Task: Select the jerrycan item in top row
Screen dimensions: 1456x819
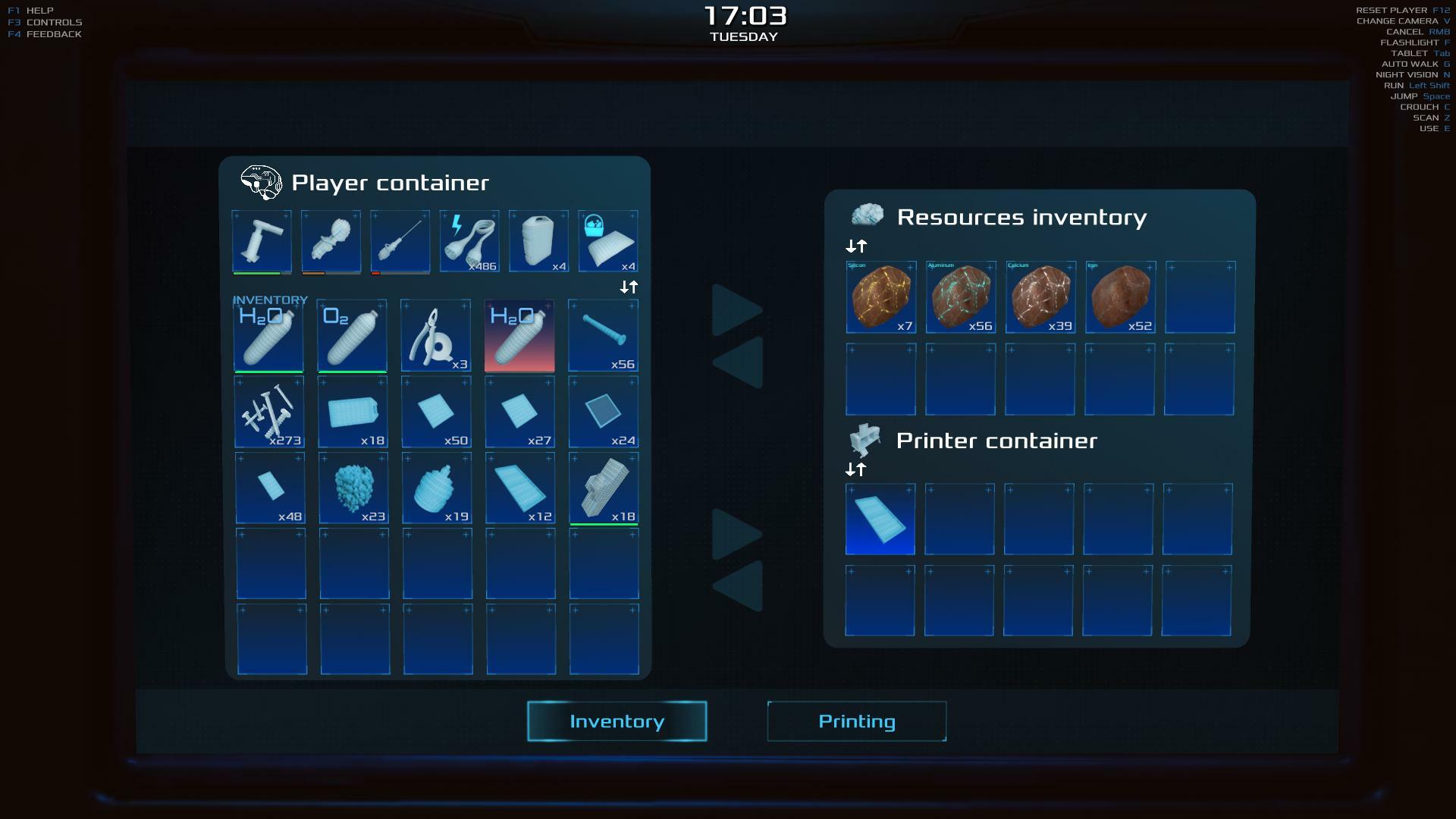Action: click(x=538, y=241)
